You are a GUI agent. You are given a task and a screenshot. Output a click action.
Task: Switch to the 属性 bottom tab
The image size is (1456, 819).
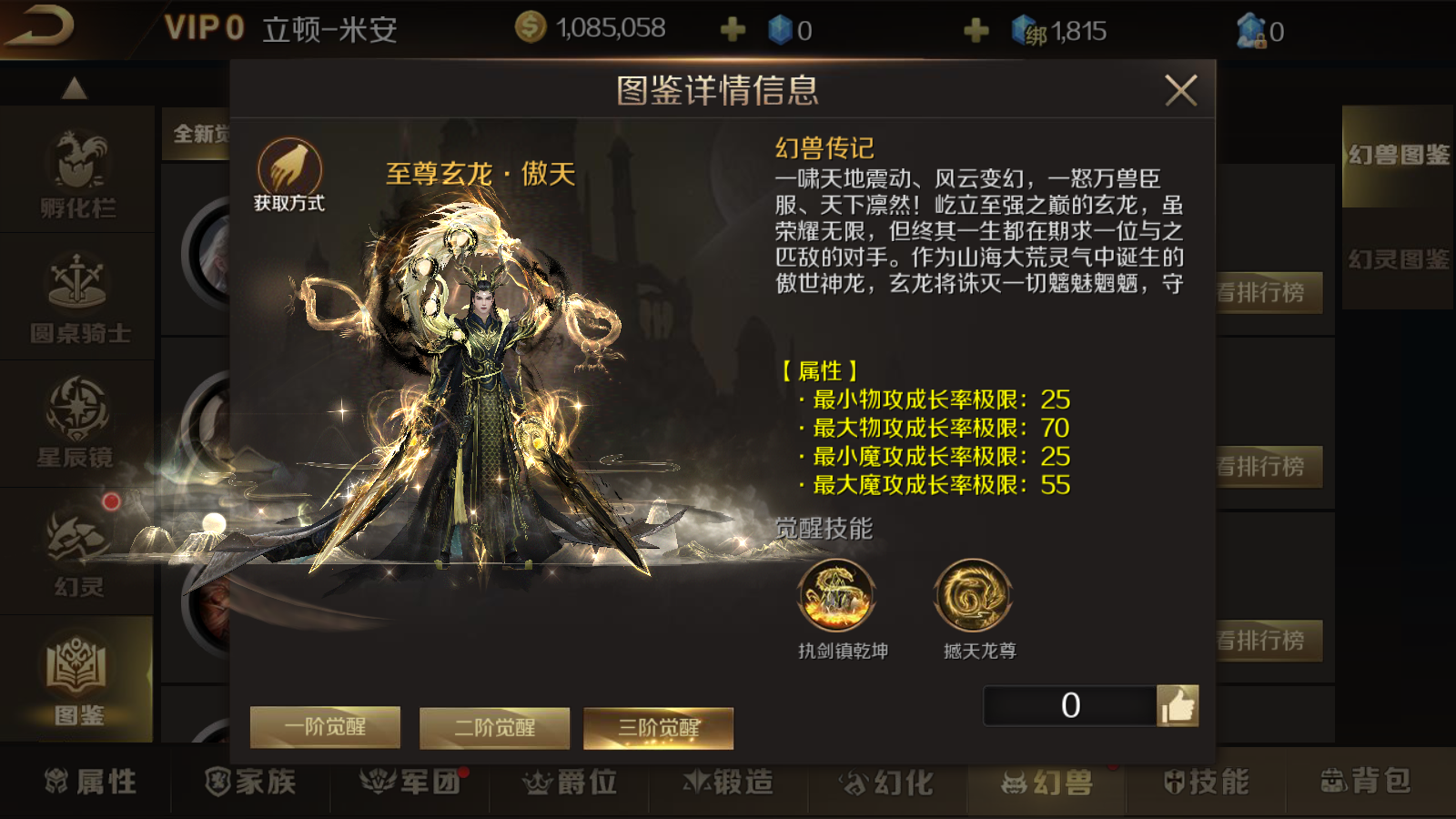(x=91, y=782)
